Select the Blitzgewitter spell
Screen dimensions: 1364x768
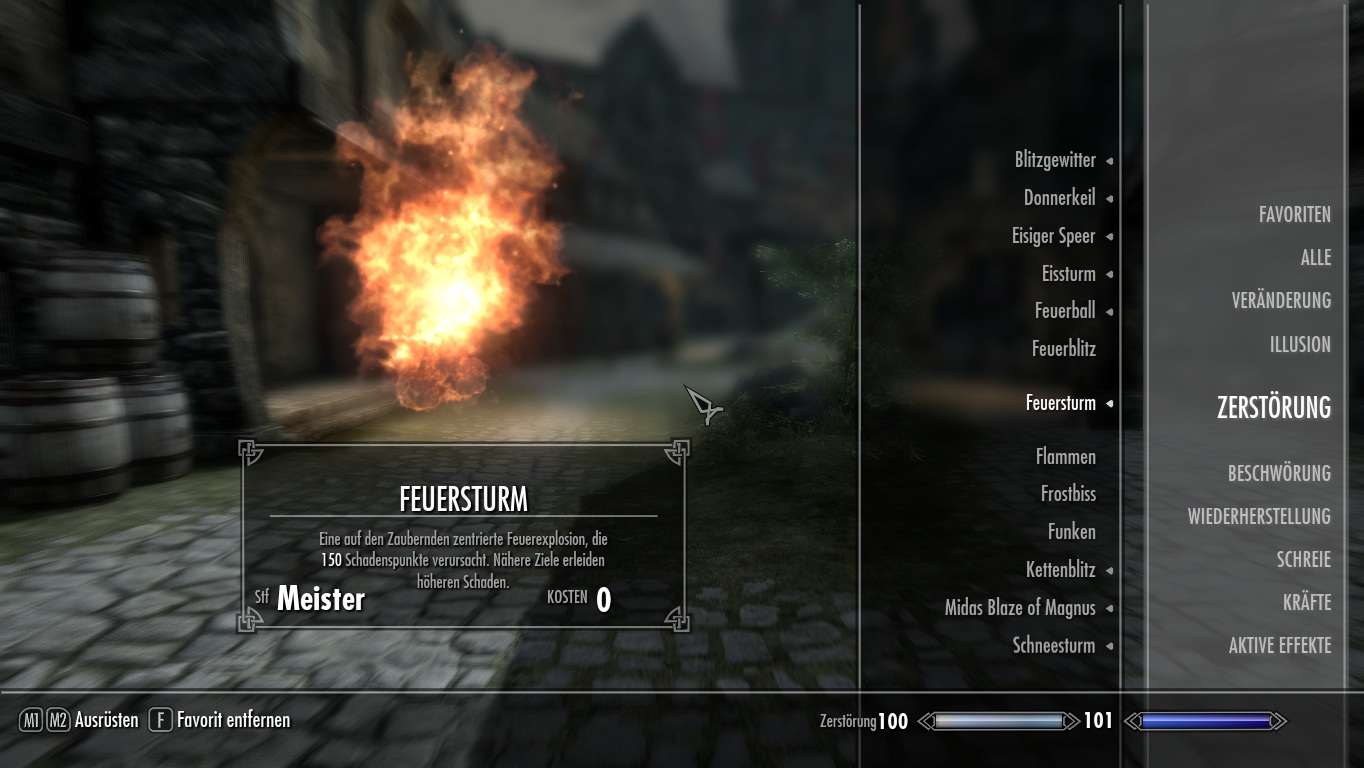pos(1055,160)
